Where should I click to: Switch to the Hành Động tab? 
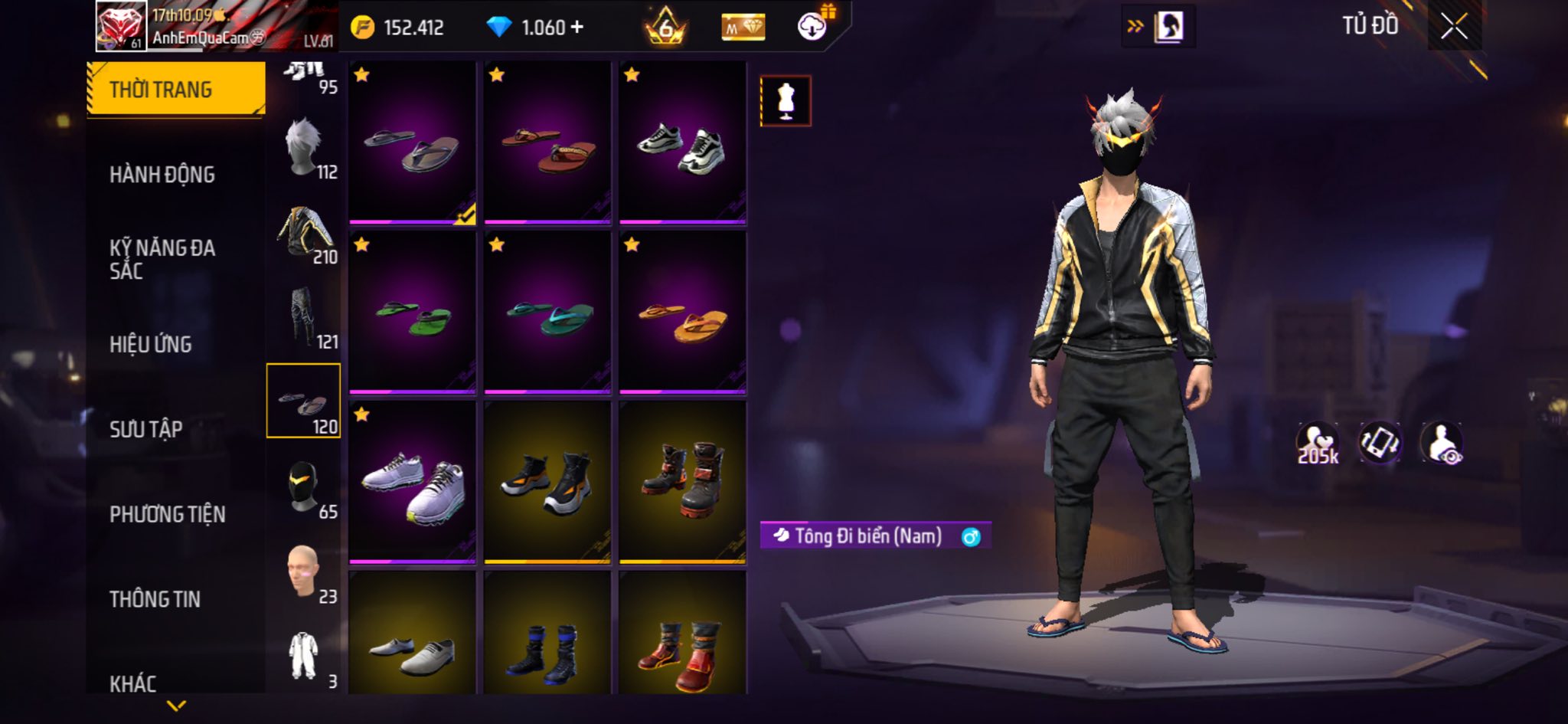click(162, 175)
